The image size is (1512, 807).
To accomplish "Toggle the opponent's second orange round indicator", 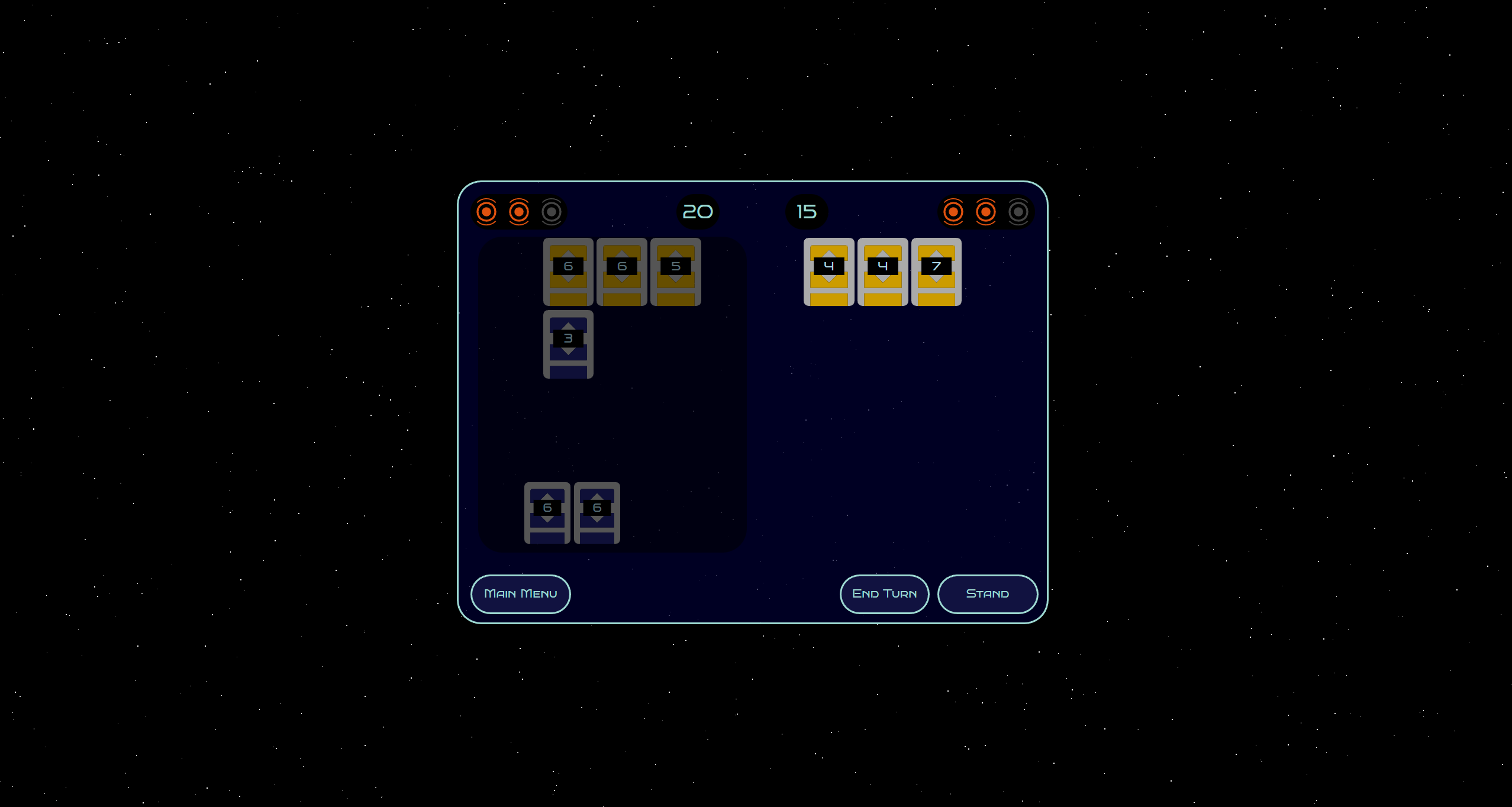I will coord(985,211).
